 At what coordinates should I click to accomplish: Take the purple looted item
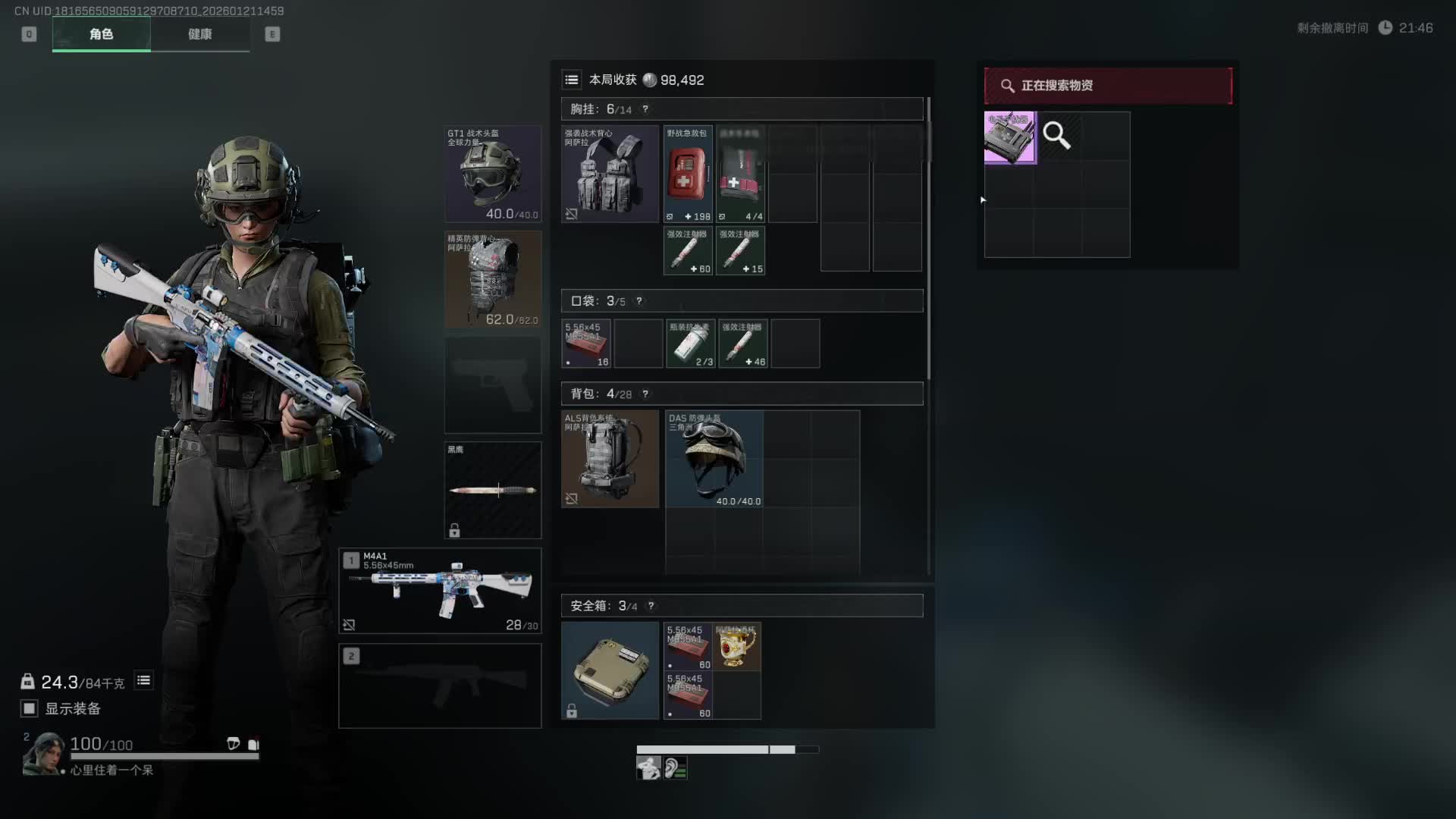point(1010,137)
